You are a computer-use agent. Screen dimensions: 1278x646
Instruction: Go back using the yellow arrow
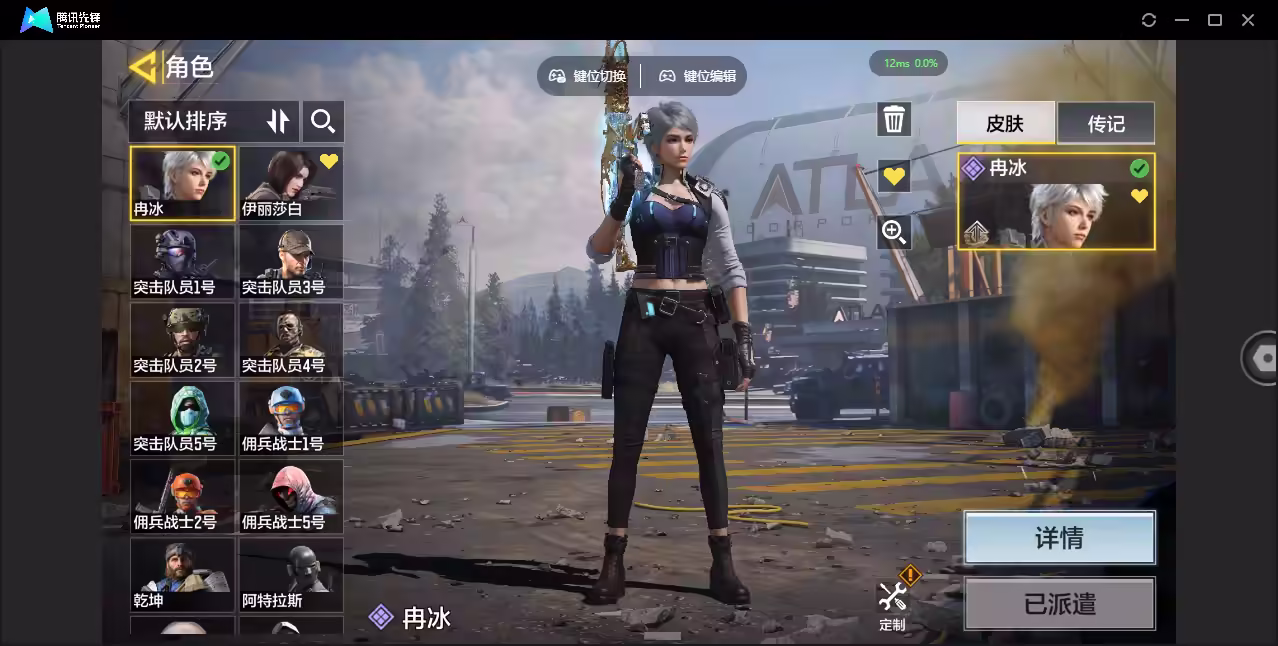click(143, 67)
